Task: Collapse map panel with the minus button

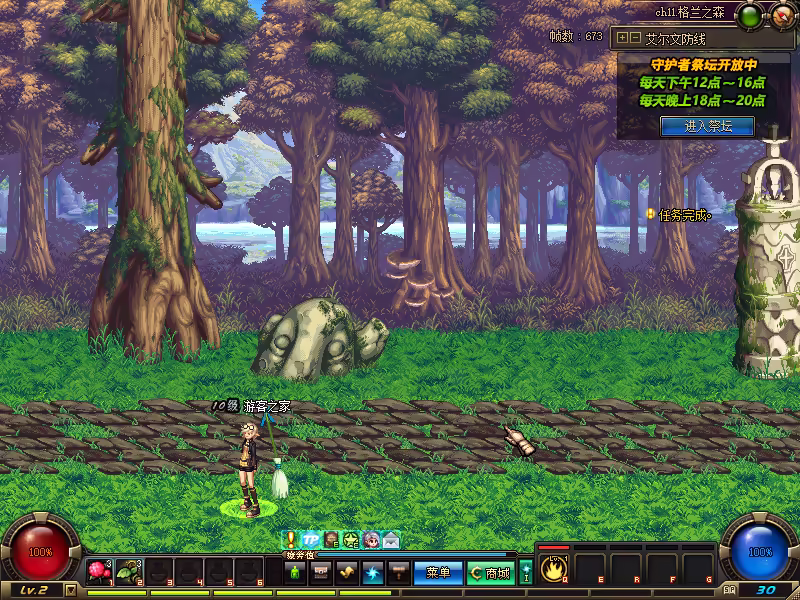Action: [635, 38]
